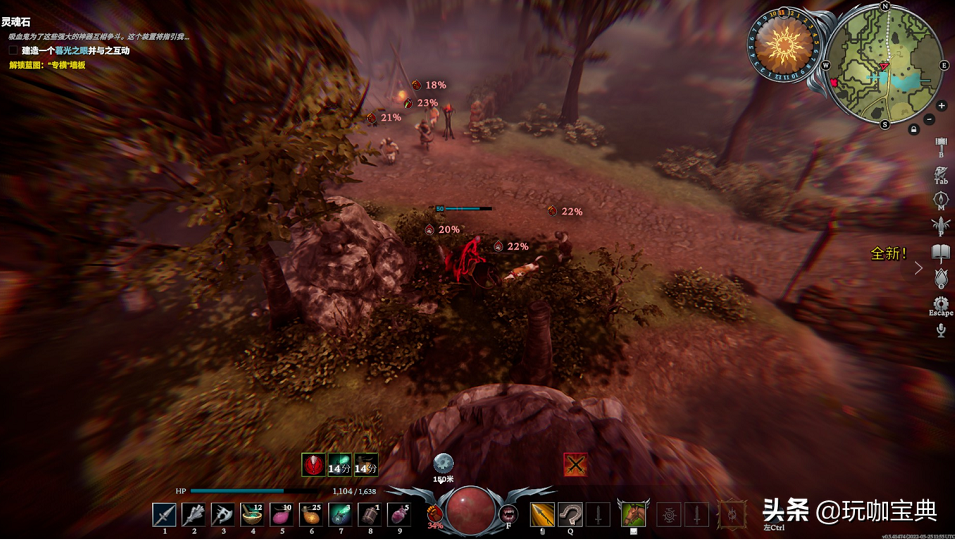Viewport: 955px width, 540px height.
Task: Toggle the microphone voice chat icon
Action: 941,330
